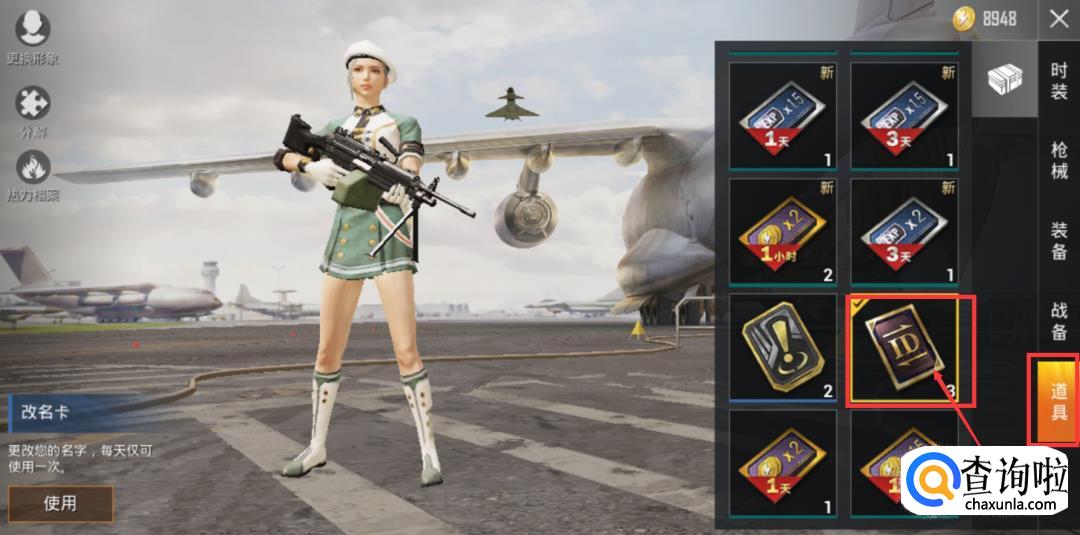This screenshot has width=1080, height=535.
Task: Open the 枪械 firearms tab
Action: pyautogui.click(x=1058, y=160)
